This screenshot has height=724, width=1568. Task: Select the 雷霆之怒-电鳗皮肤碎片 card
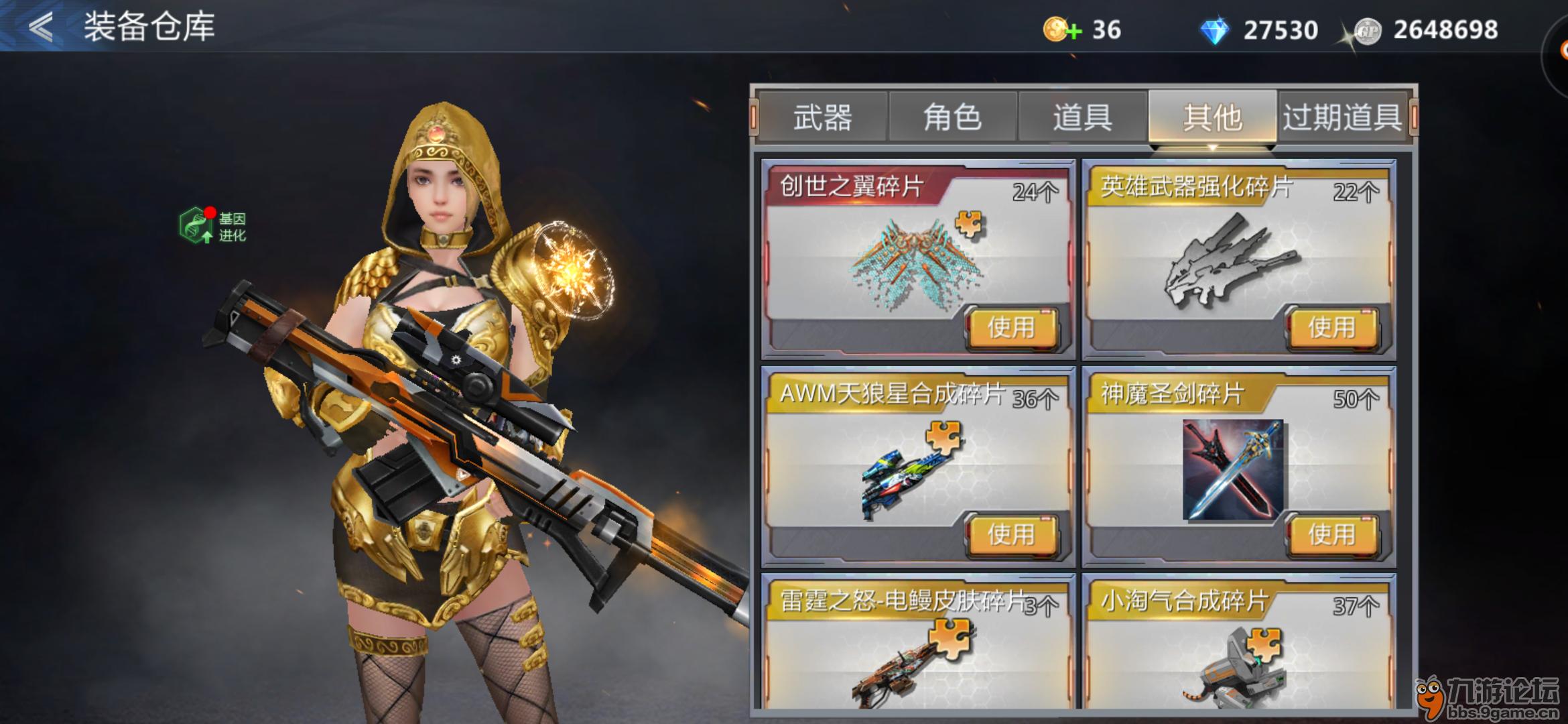click(x=917, y=644)
